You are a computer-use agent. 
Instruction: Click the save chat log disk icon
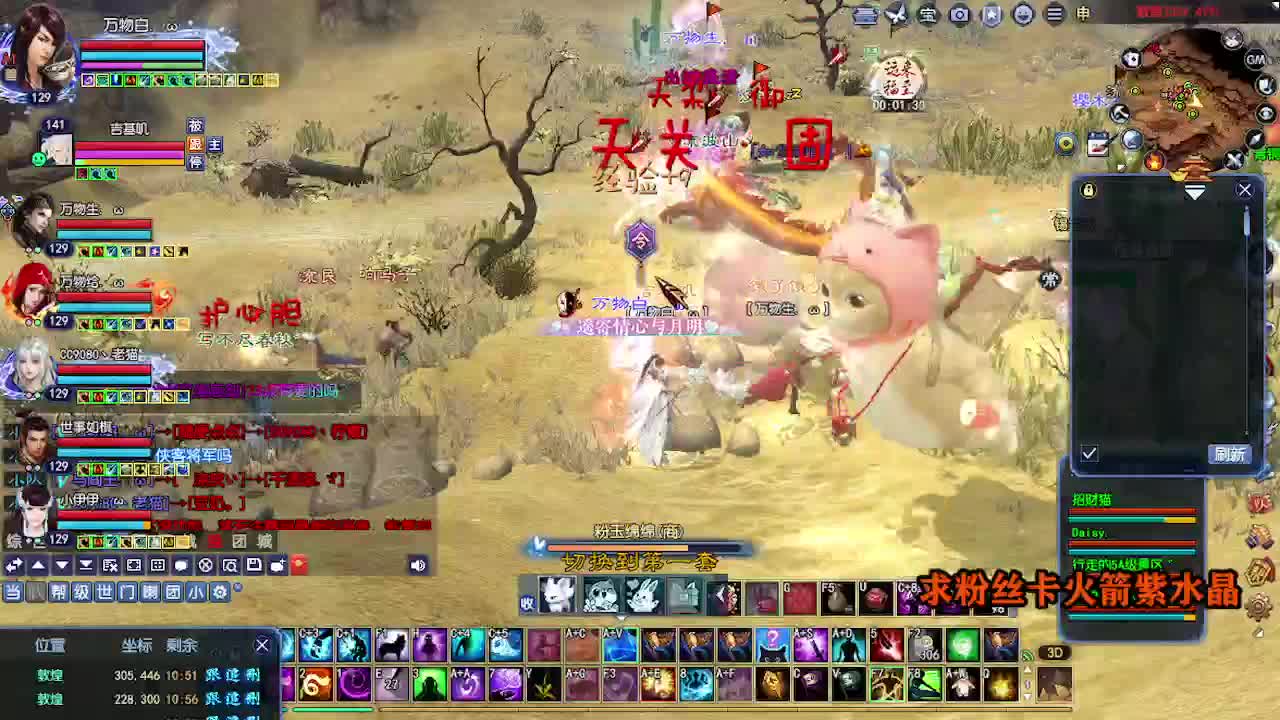[253, 565]
